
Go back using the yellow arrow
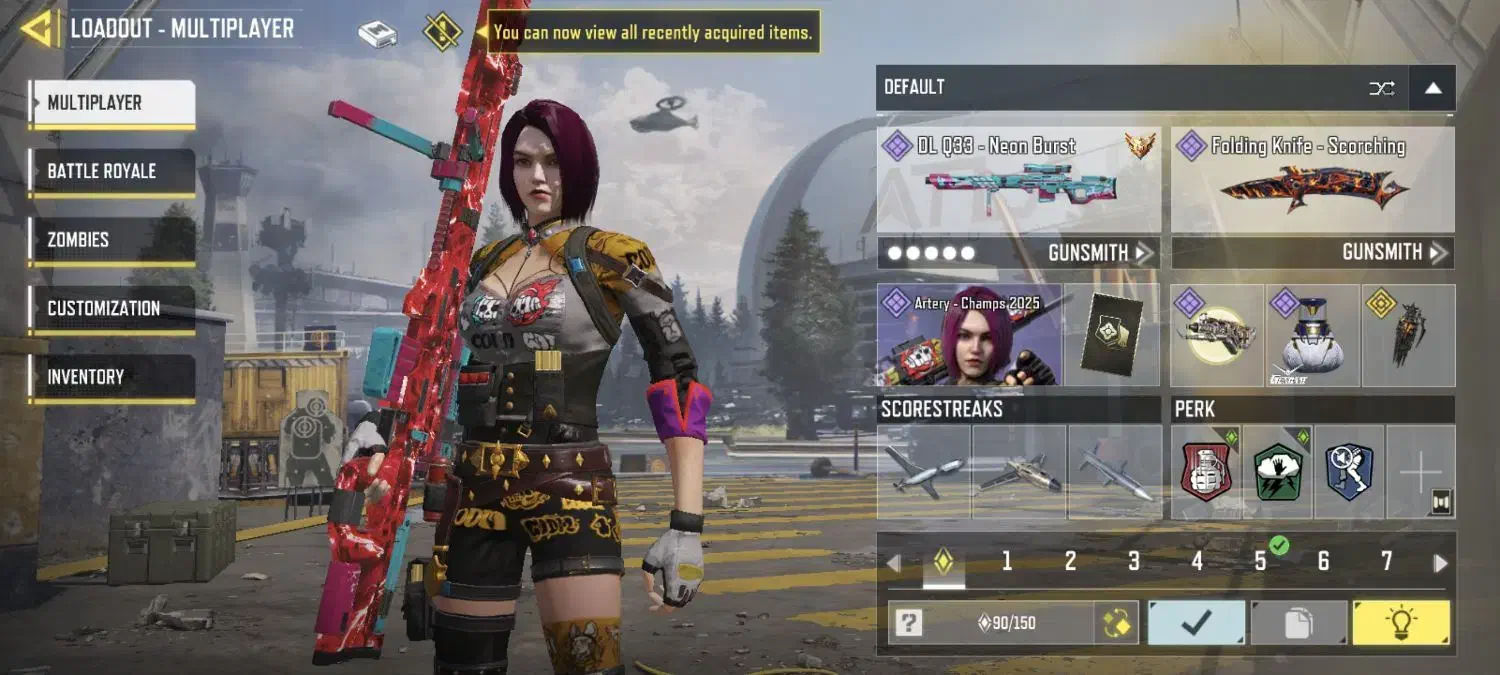click(x=38, y=28)
